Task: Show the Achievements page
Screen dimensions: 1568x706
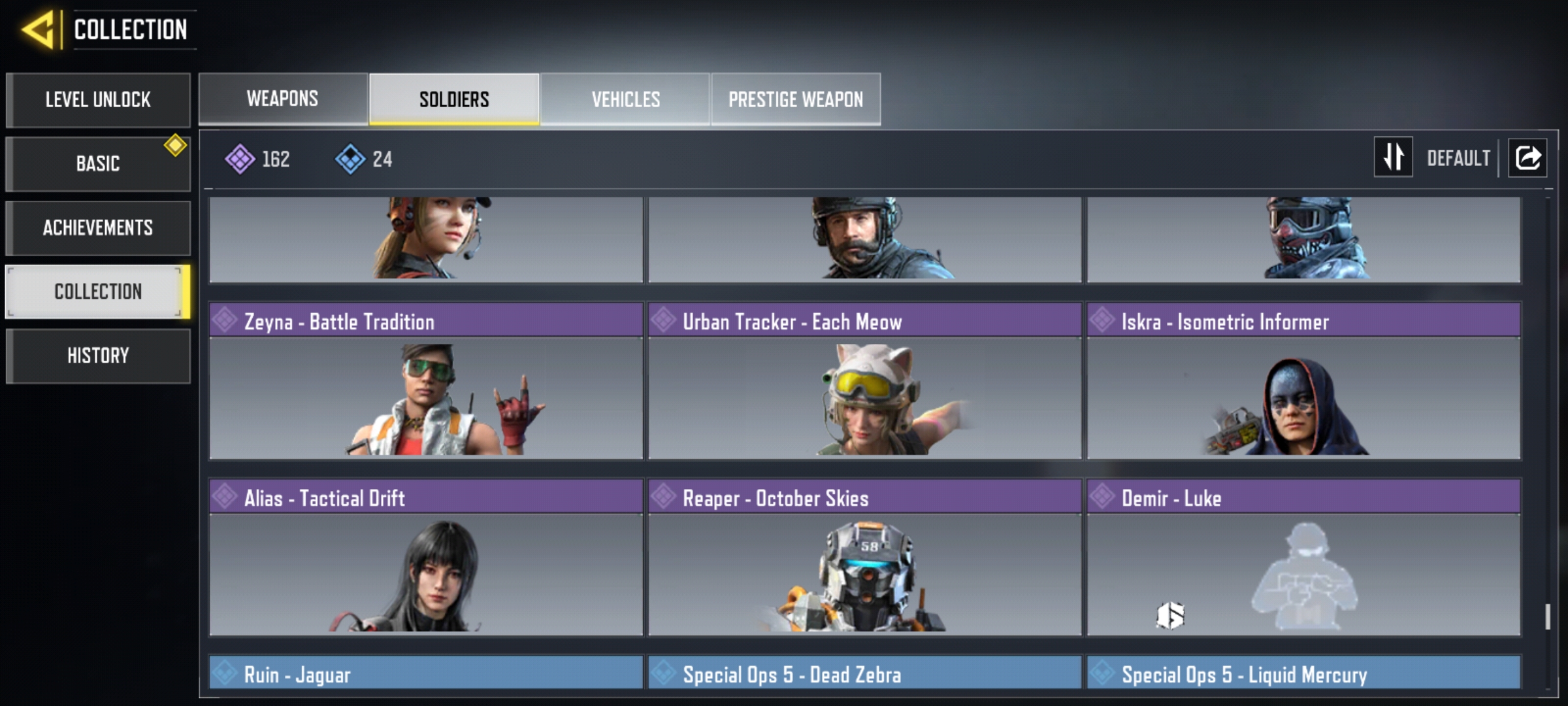Action: tap(98, 227)
